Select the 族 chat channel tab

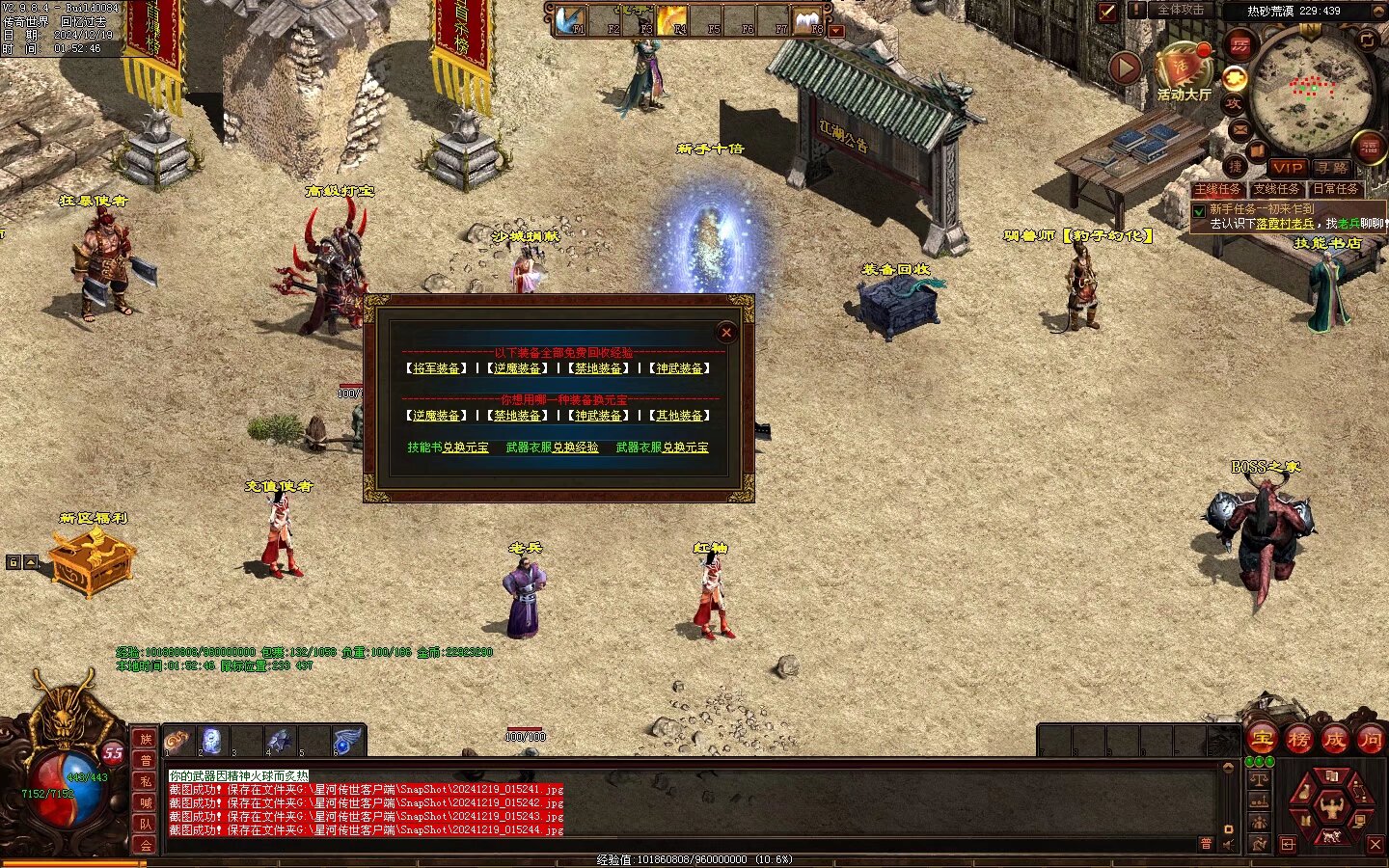(146, 739)
